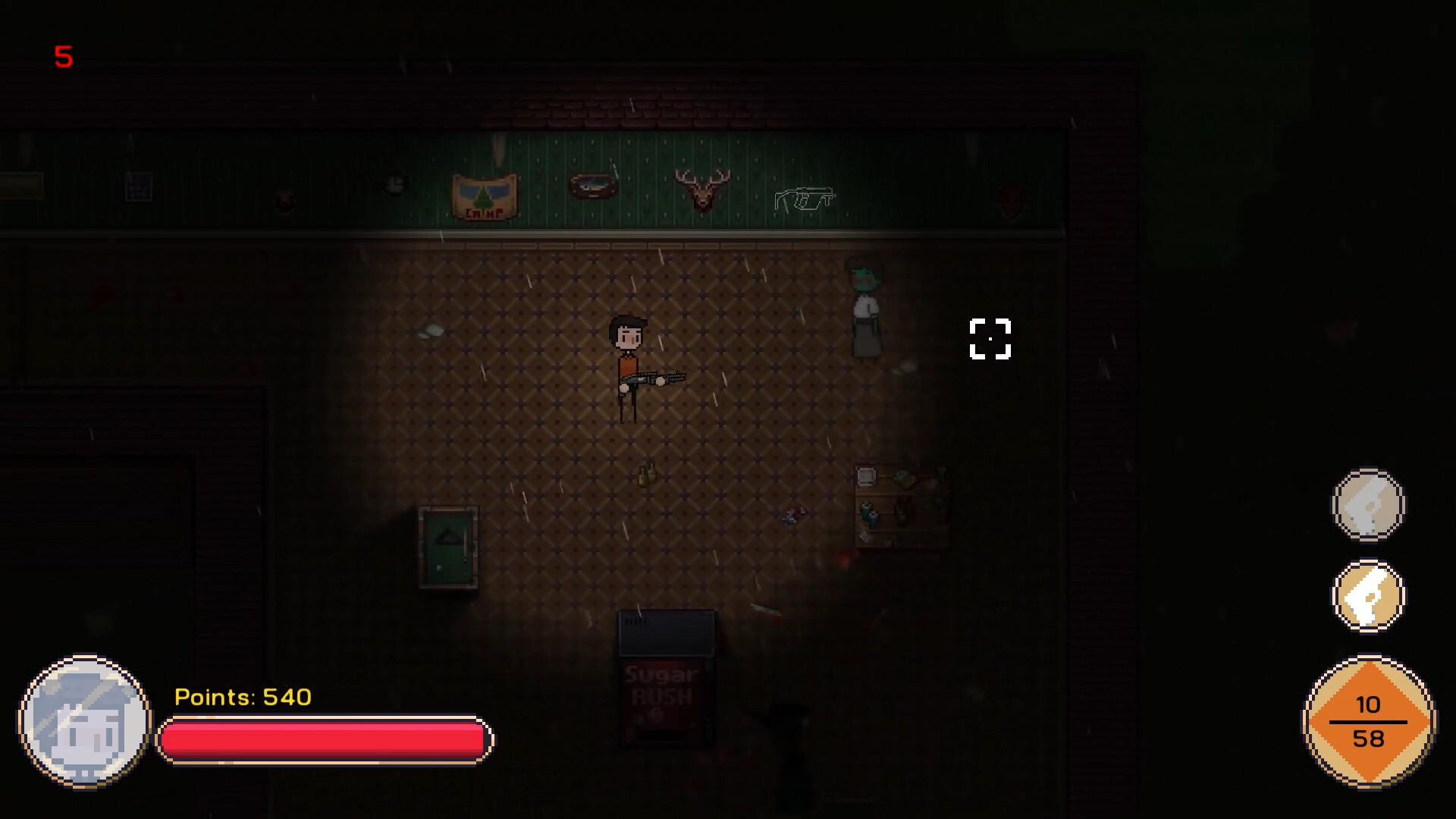The image size is (1456, 819).
Task: Click the mounted fish plaque
Action: click(595, 185)
